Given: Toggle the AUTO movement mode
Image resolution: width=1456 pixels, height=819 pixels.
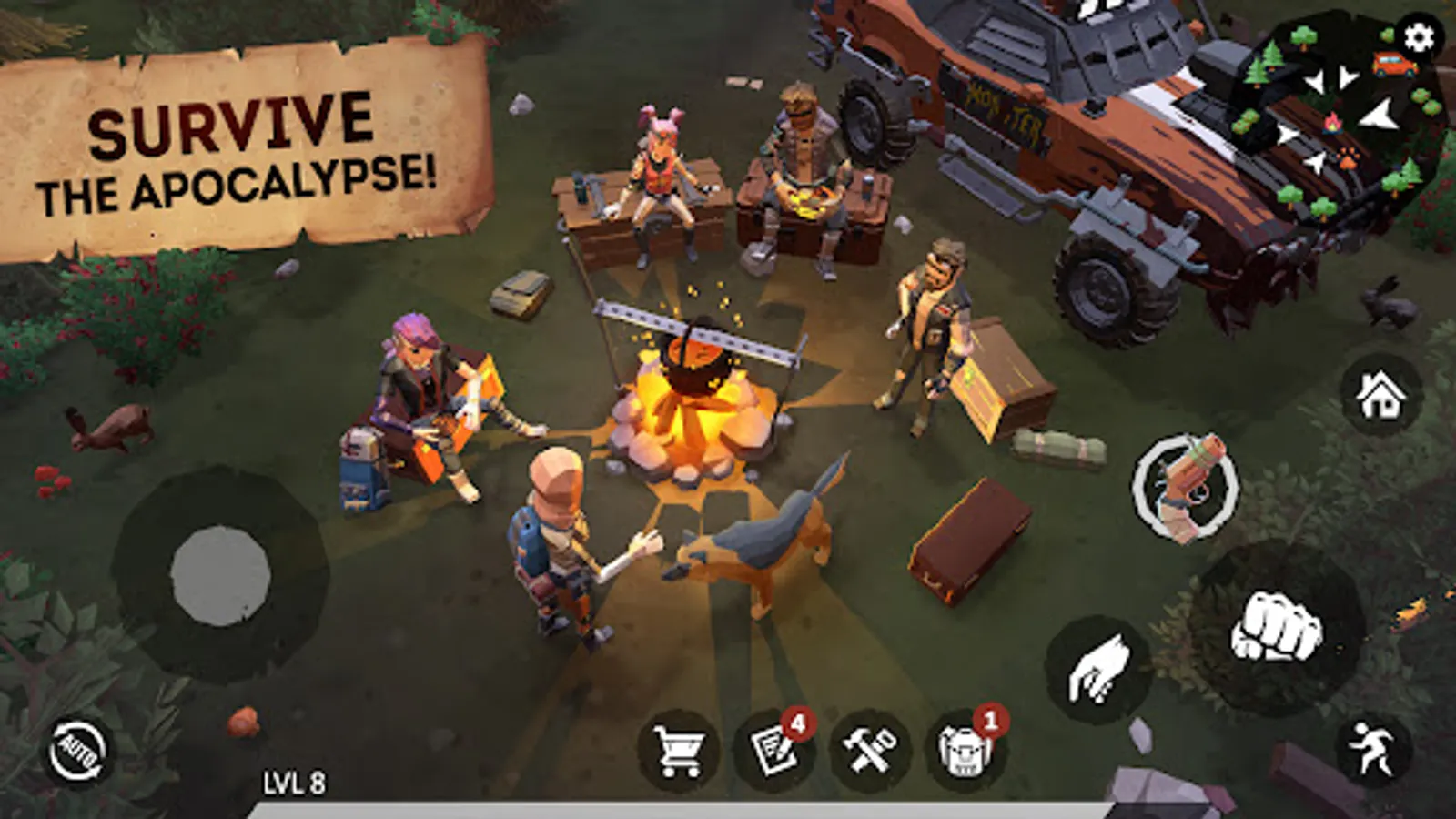Looking at the screenshot, I should (x=78, y=749).
